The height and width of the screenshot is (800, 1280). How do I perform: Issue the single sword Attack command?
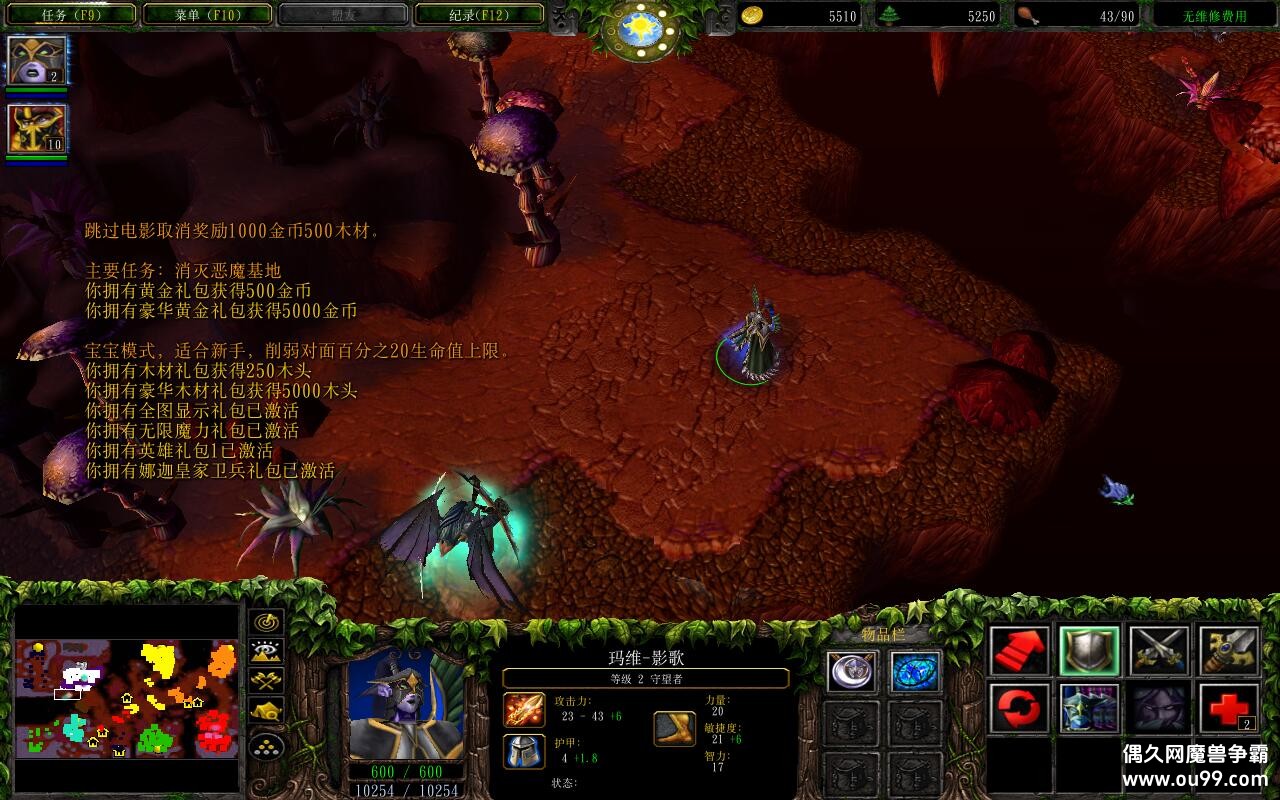[x=1229, y=651]
